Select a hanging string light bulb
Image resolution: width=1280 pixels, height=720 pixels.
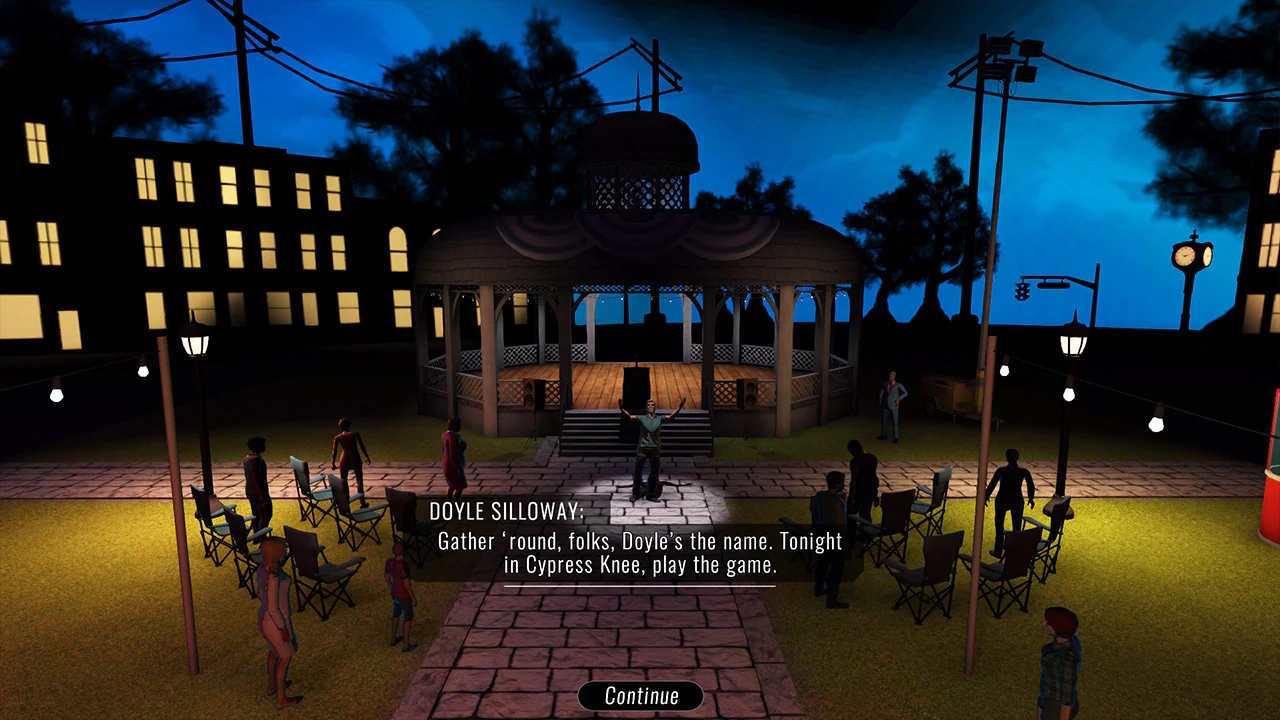coord(55,395)
